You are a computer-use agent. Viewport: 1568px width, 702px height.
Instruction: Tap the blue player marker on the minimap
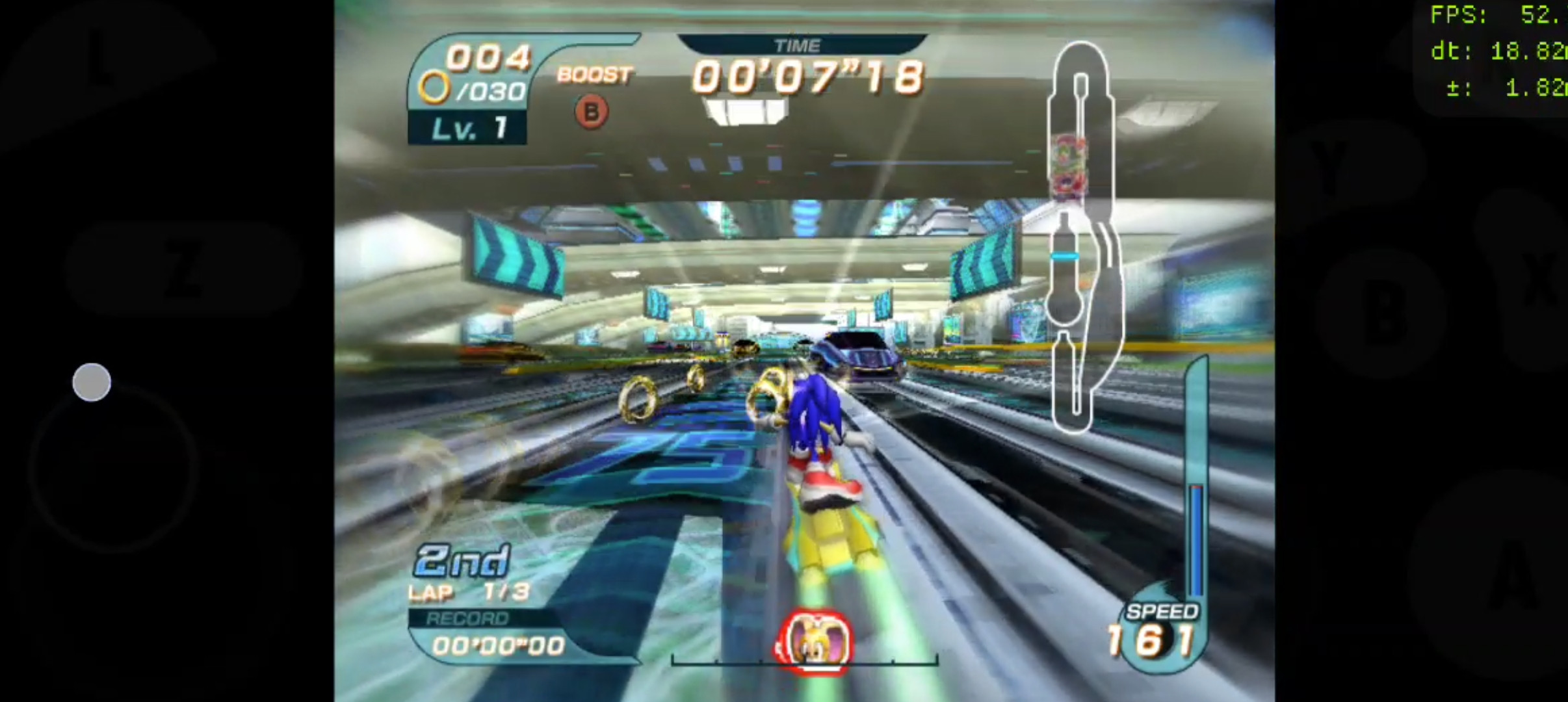(1064, 256)
